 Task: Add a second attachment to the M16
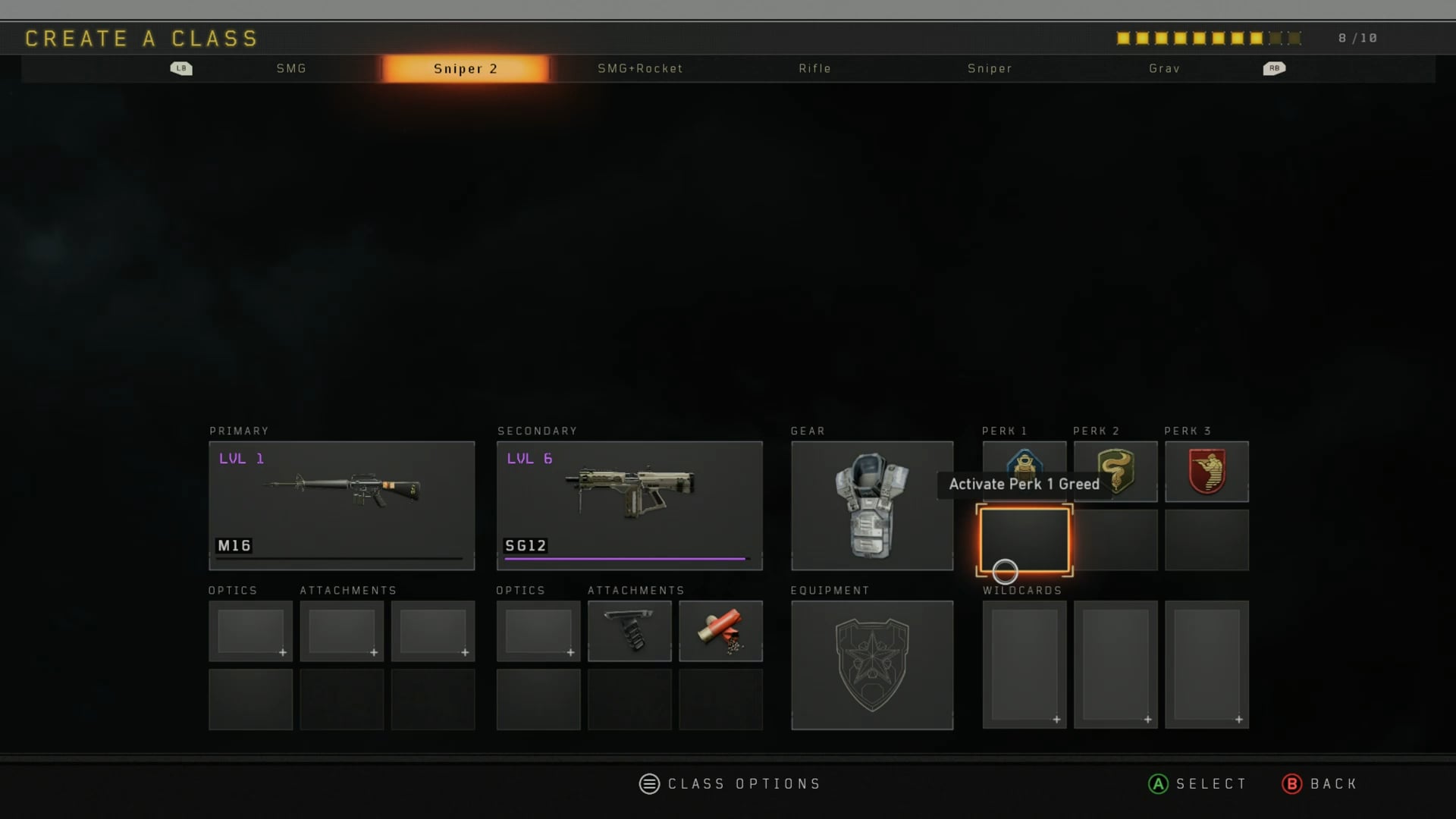(433, 631)
